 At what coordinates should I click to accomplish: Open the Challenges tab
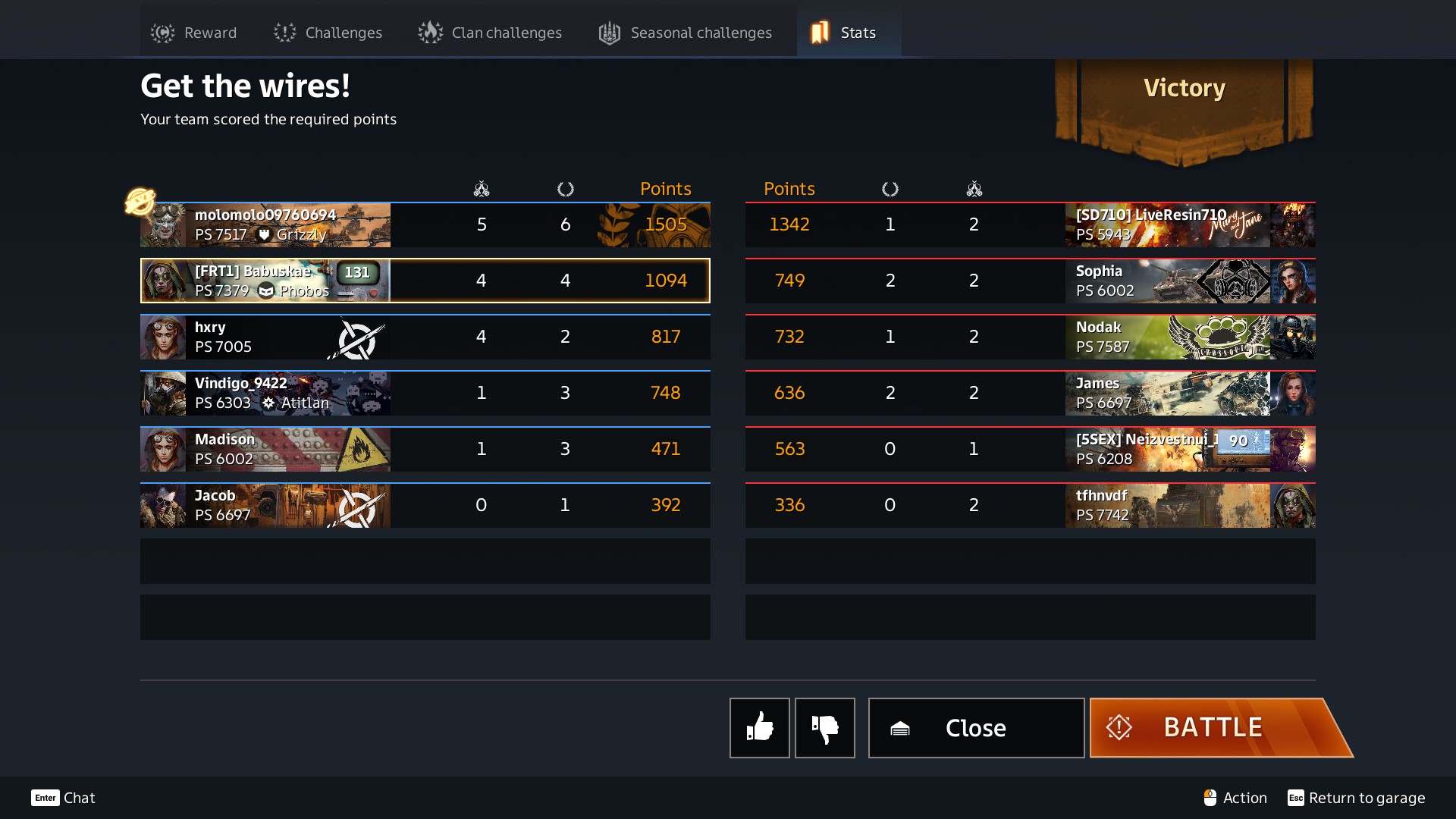click(x=328, y=33)
